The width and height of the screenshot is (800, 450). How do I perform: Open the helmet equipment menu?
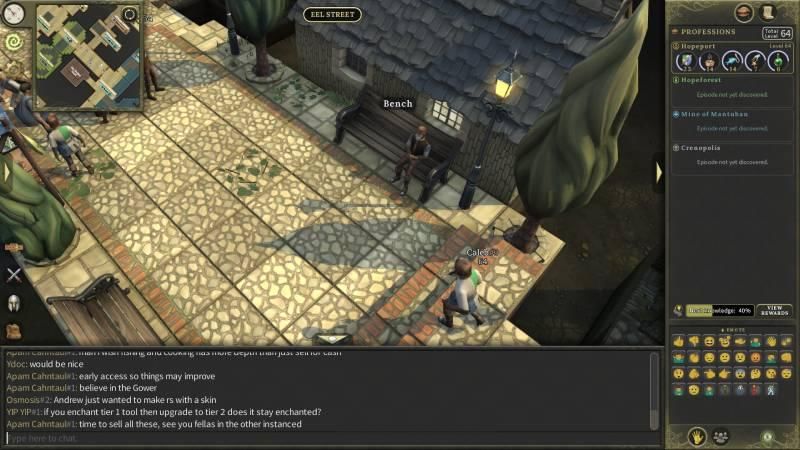tap(14, 303)
